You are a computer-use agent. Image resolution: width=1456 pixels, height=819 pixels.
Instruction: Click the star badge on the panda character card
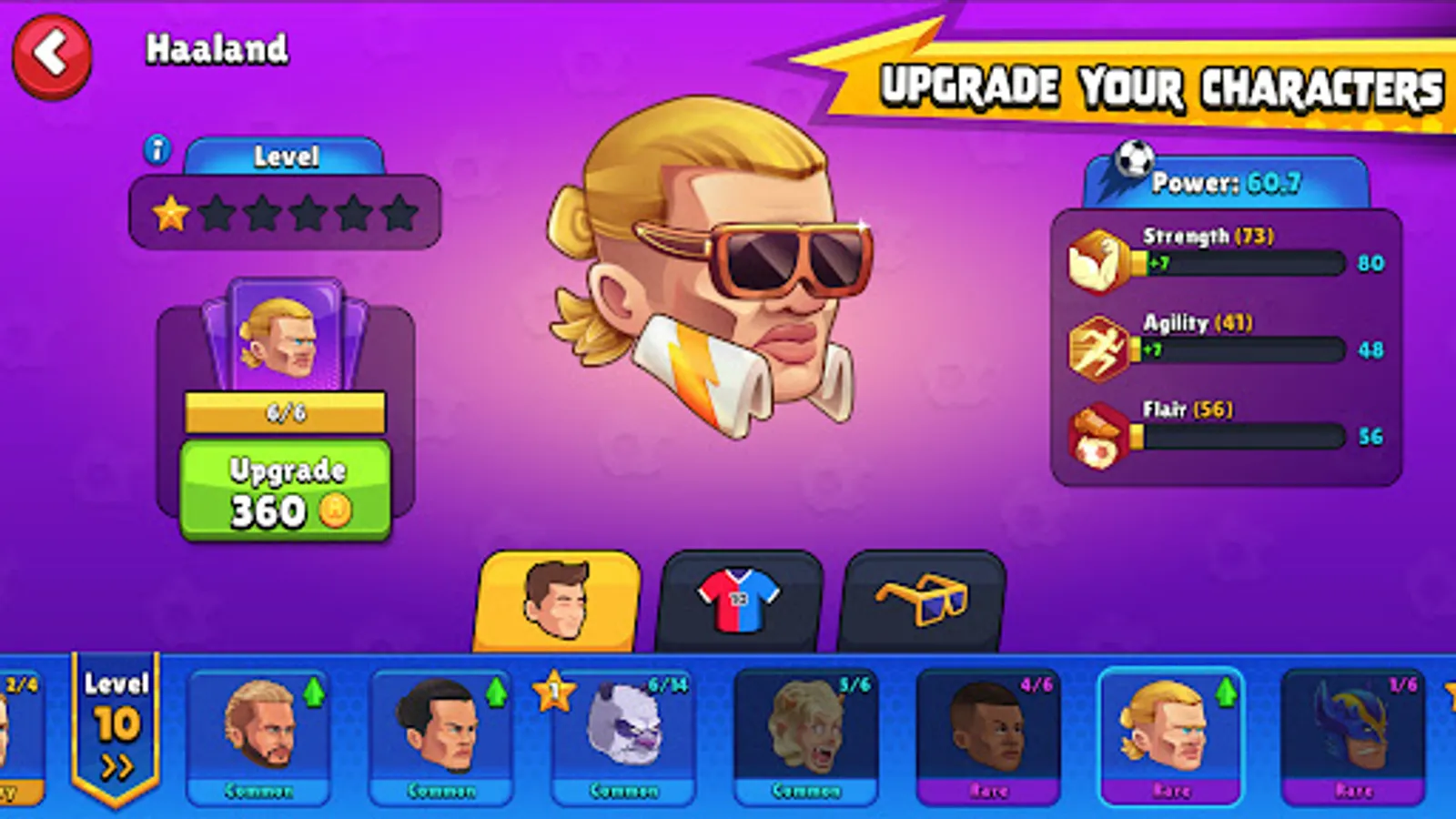coord(553,693)
